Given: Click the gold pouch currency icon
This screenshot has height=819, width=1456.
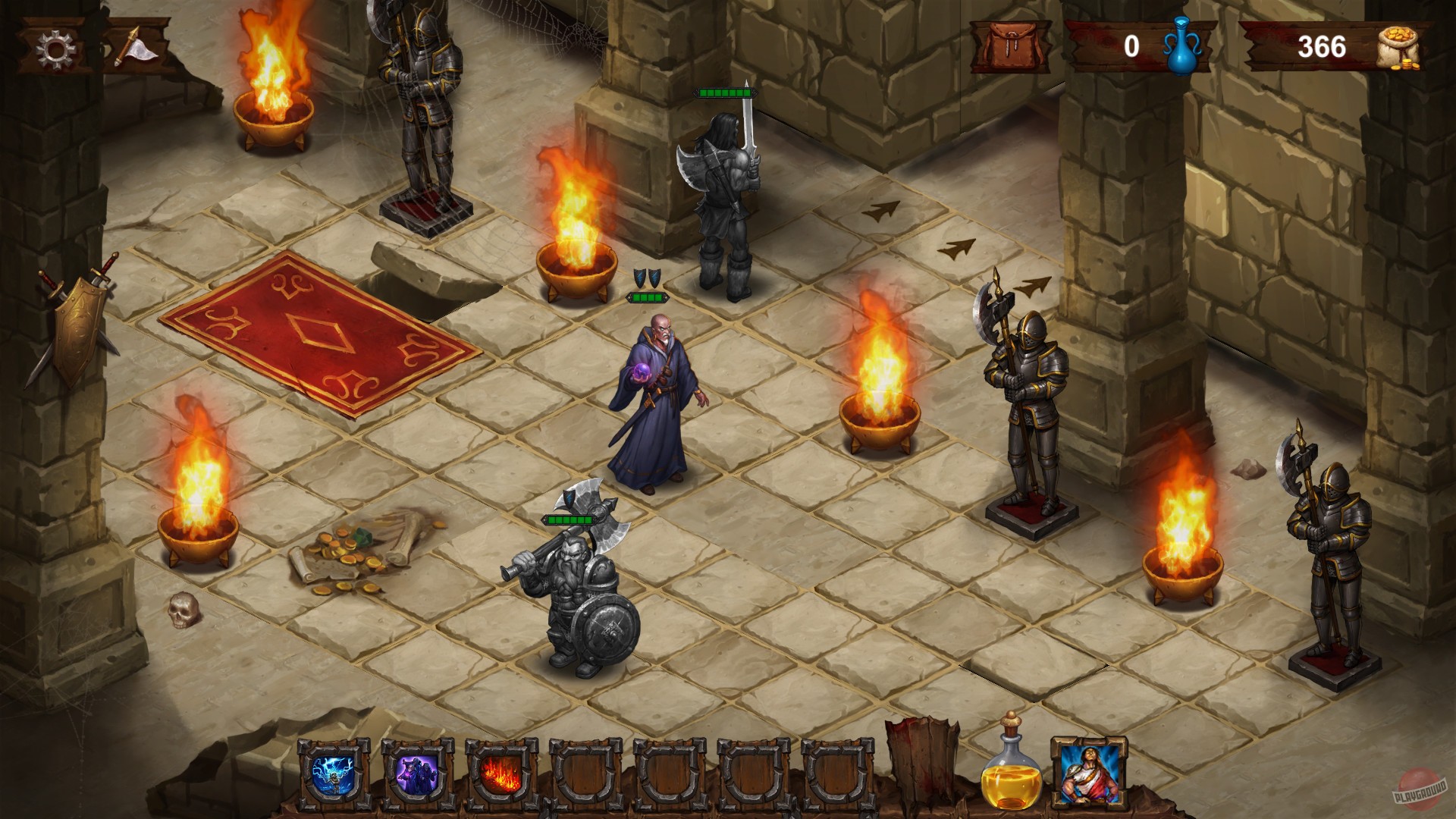Looking at the screenshot, I should coord(1408,47).
